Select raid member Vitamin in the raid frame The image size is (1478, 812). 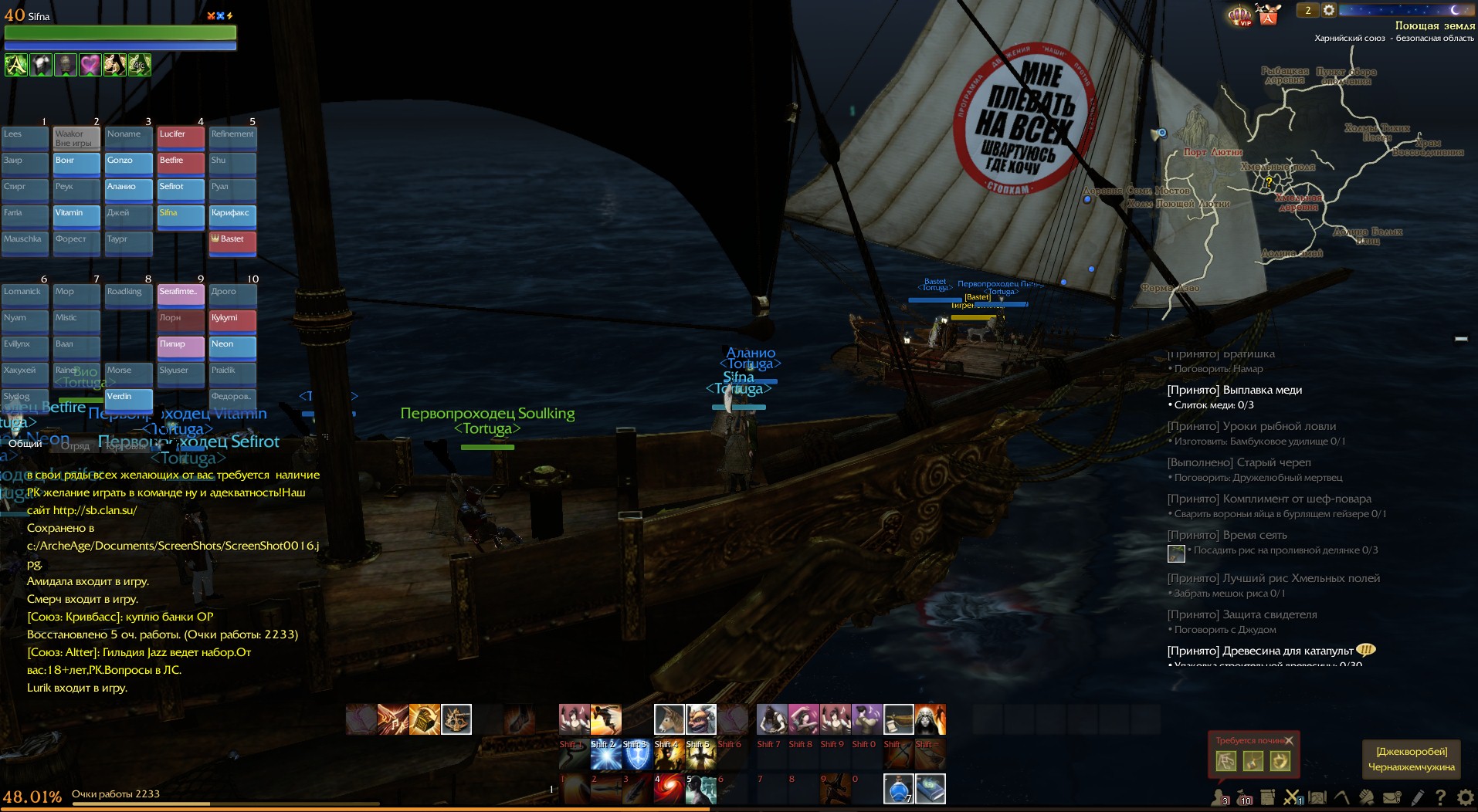tap(76, 216)
